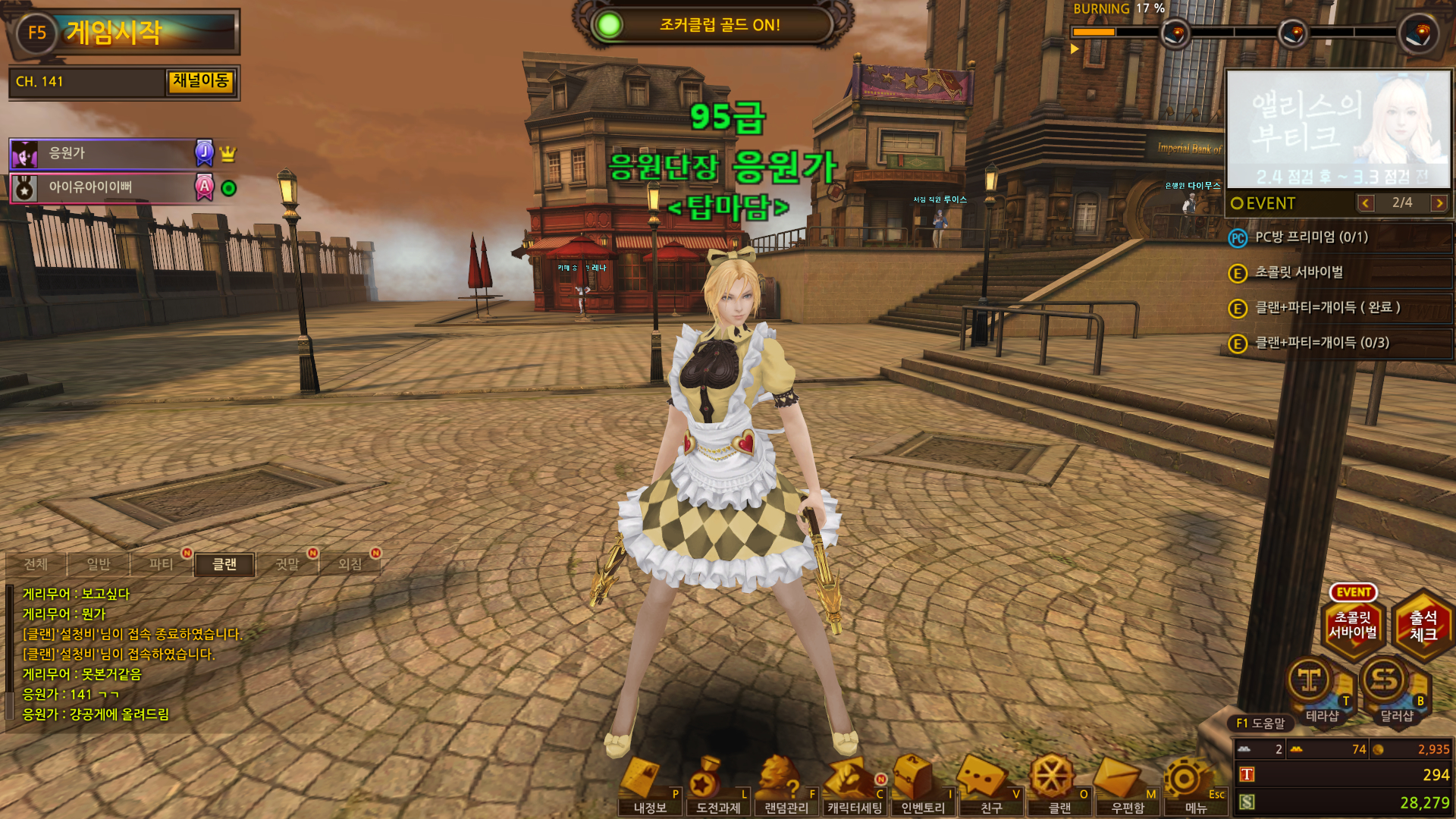
Task: Open the 앨리스의 부티크 event banner
Action: tap(1338, 129)
